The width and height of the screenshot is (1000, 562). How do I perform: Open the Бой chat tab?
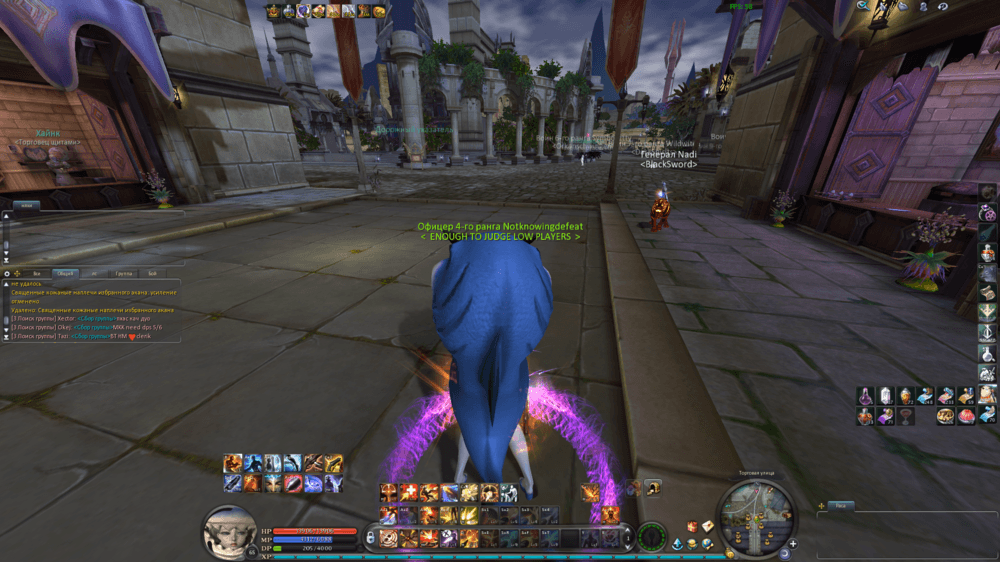pyautogui.click(x=152, y=272)
